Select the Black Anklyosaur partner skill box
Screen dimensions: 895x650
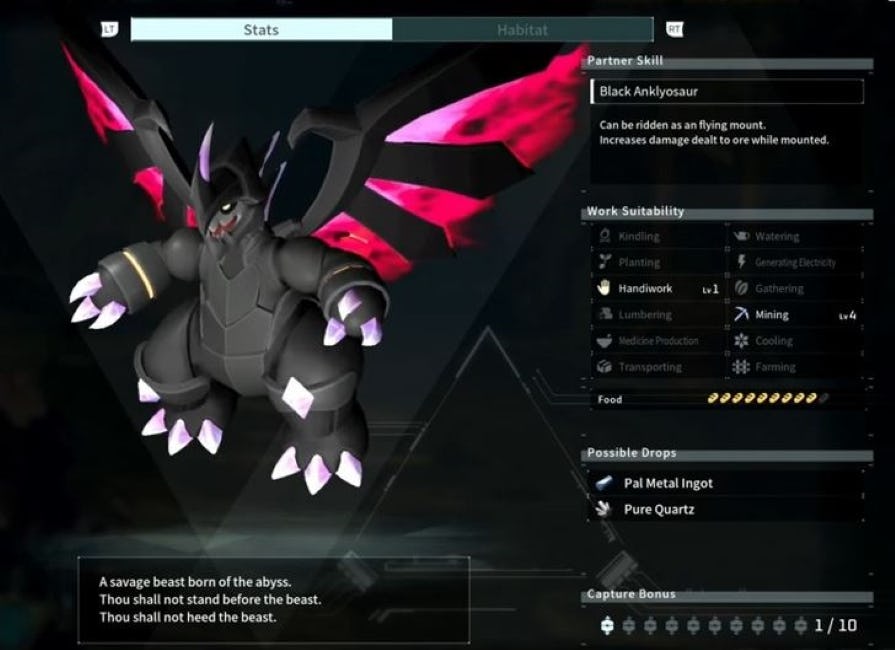pyautogui.click(x=727, y=92)
